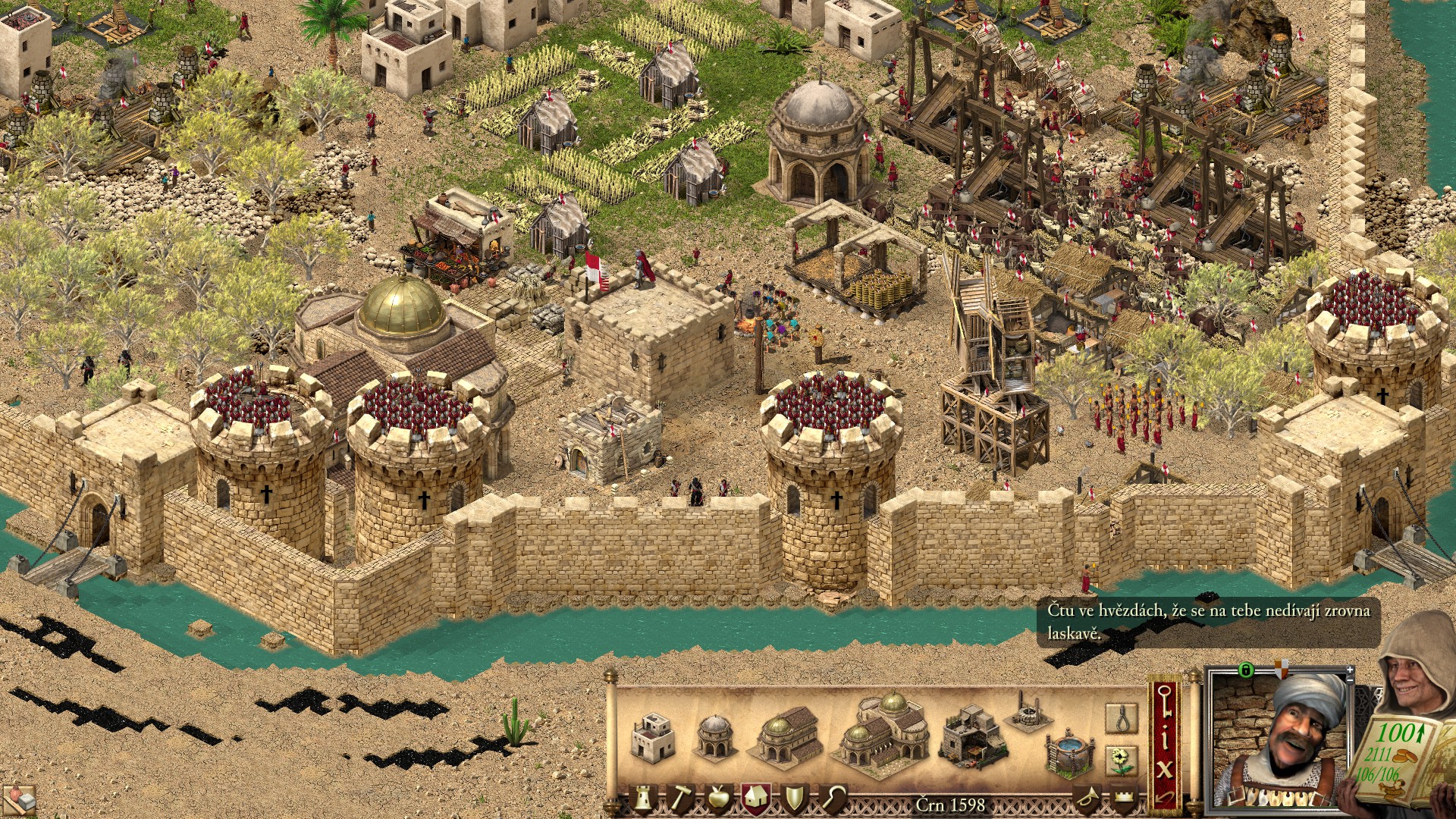Activate the X delete button

(1164, 769)
